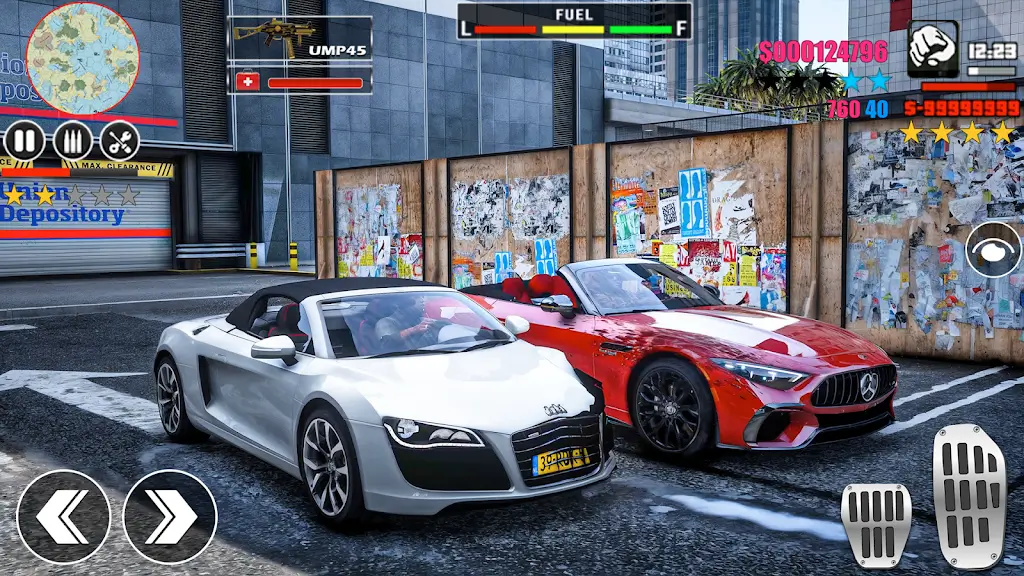Pause the game with the pause button
Image resolution: width=1024 pixels, height=576 pixels.
point(24,140)
